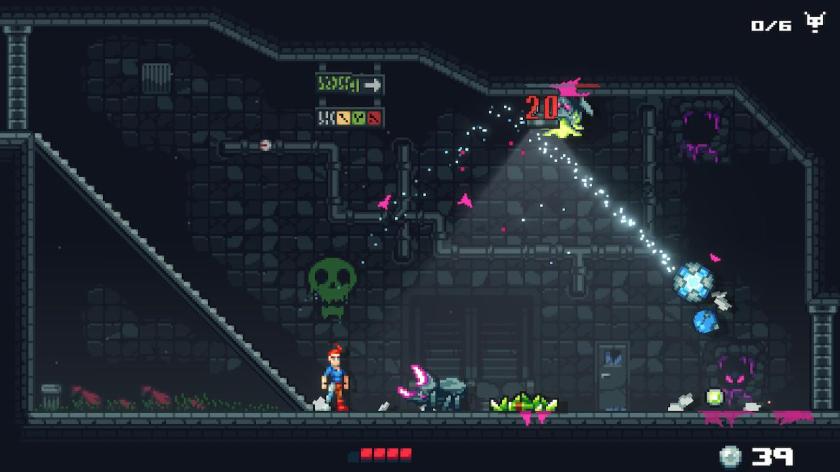Image resolution: width=840 pixels, height=472 pixels.
Task: Click the silver coin currency icon
Action: [x=731, y=456]
